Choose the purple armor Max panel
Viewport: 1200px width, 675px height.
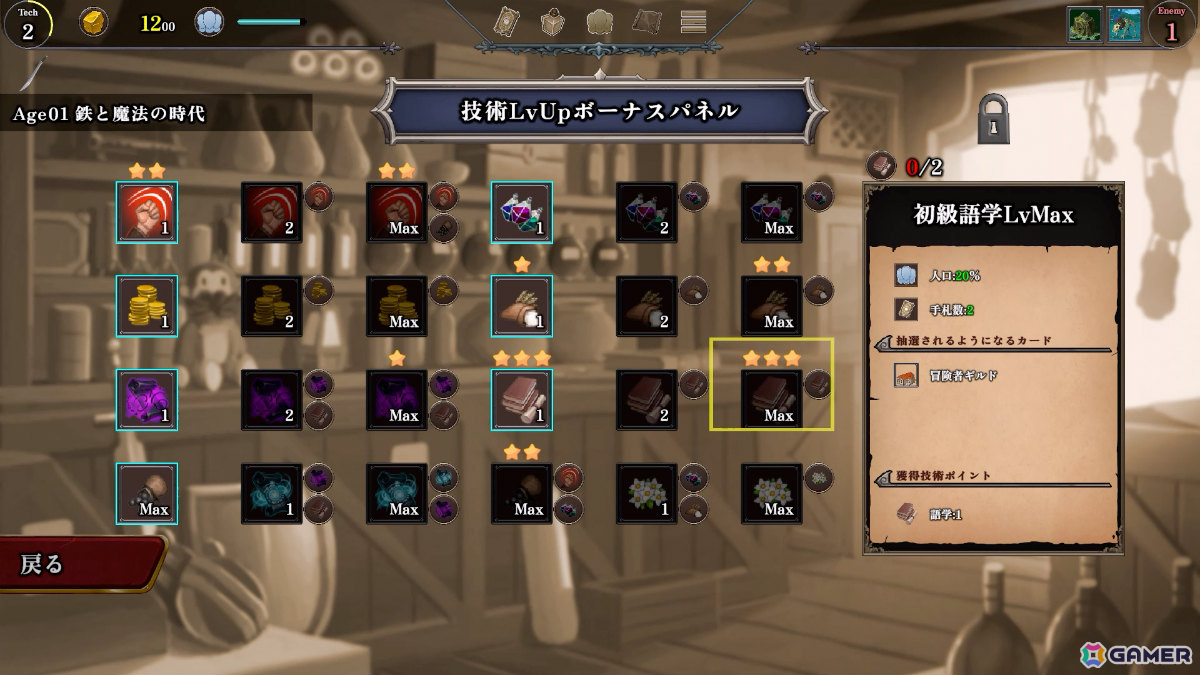tap(397, 400)
